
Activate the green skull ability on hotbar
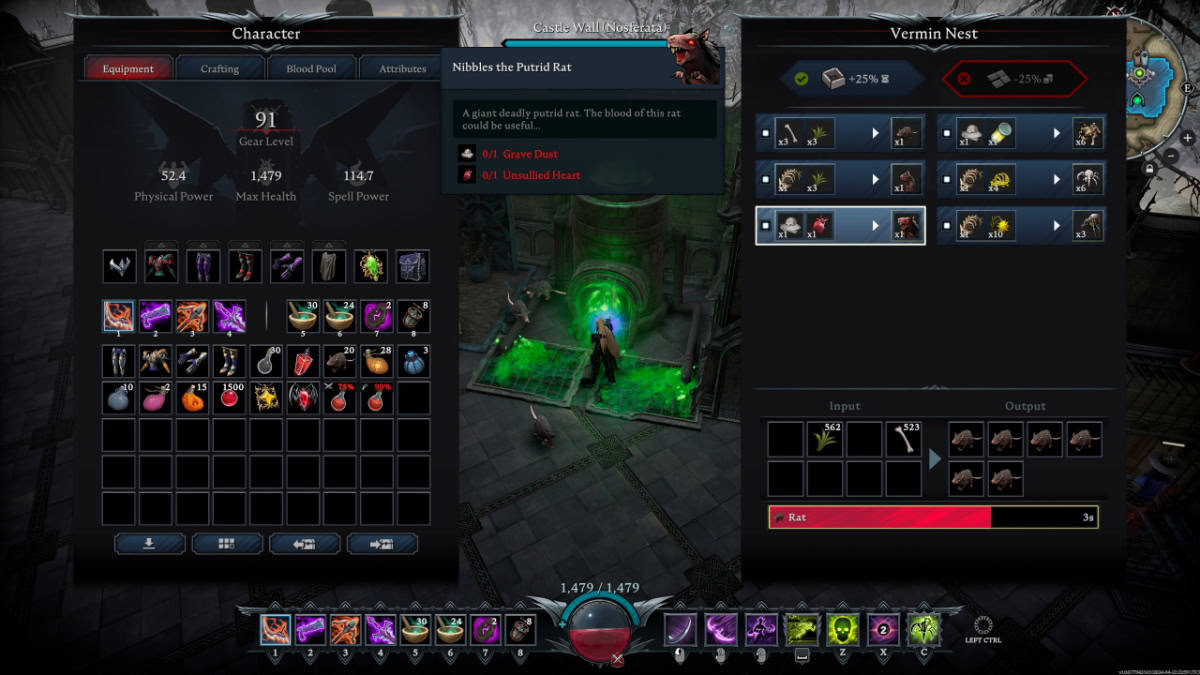click(841, 630)
